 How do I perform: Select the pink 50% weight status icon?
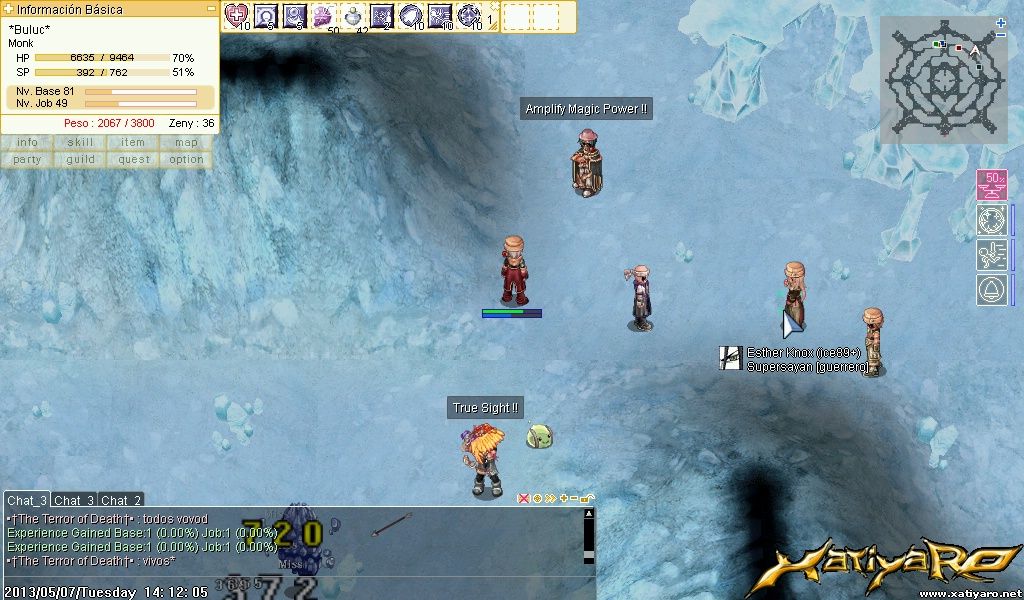991,185
